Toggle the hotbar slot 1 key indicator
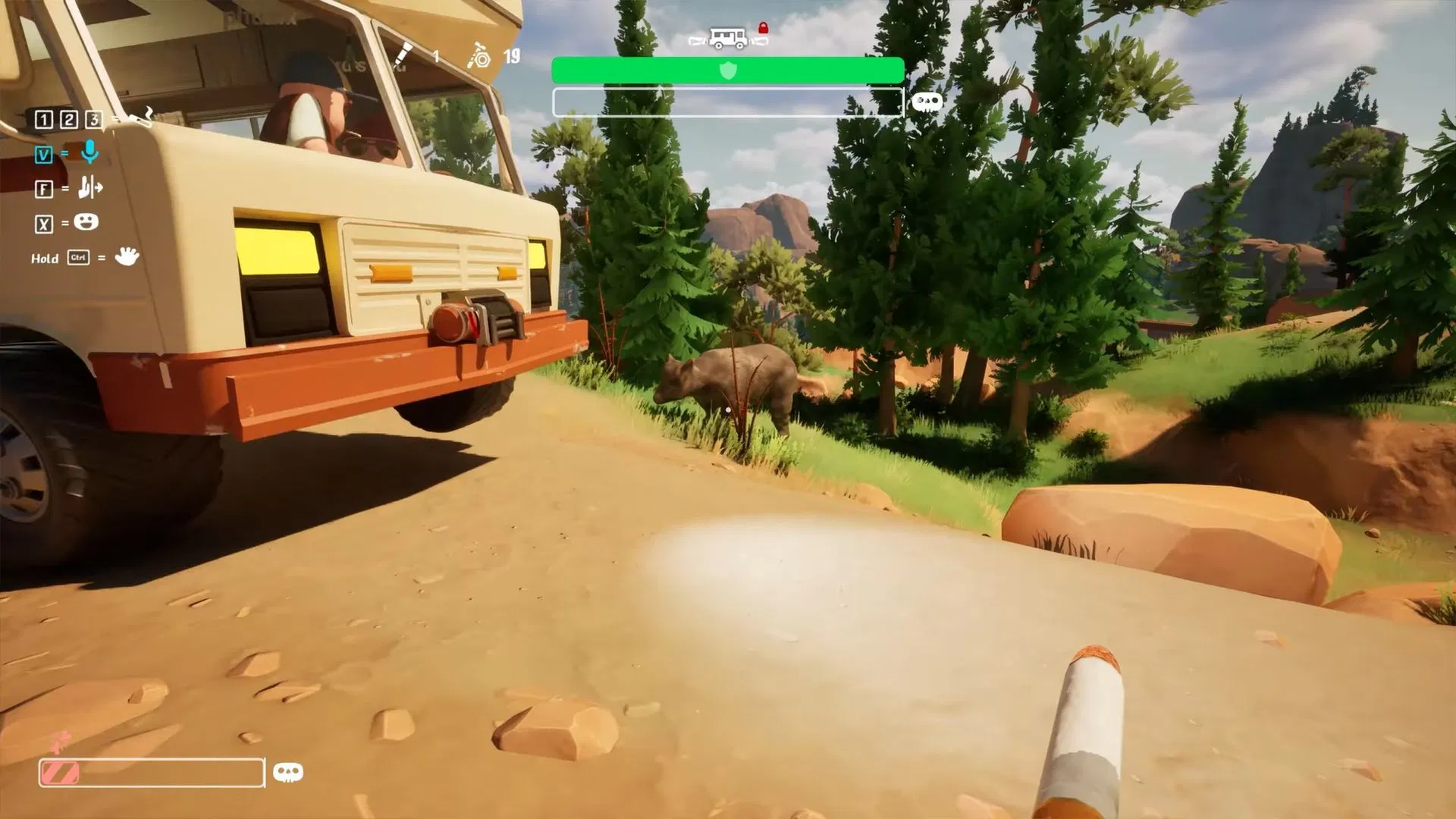The height and width of the screenshot is (819, 1456). click(44, 118)
